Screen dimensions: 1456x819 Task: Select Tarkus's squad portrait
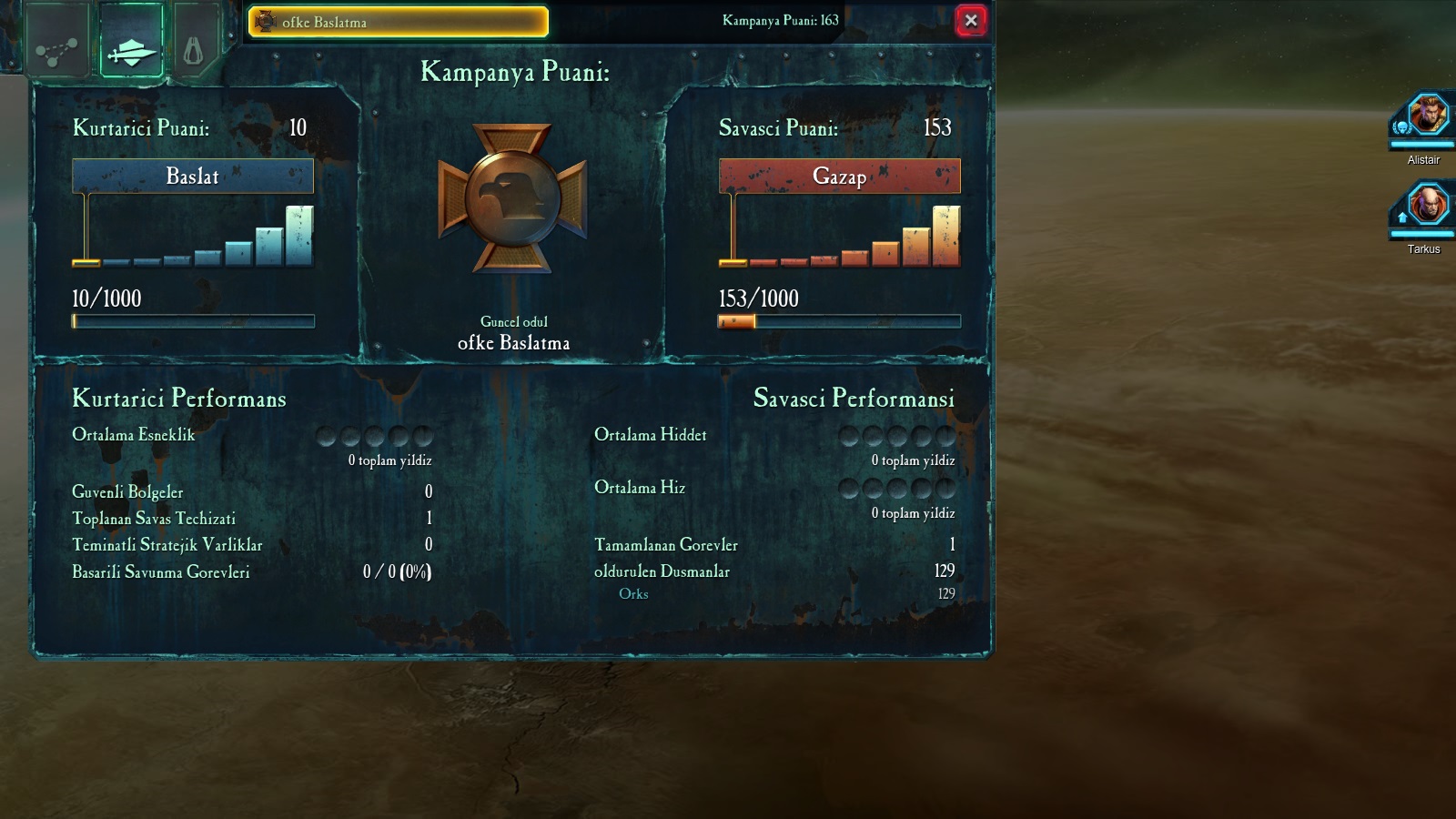(x=1426, y=206)
